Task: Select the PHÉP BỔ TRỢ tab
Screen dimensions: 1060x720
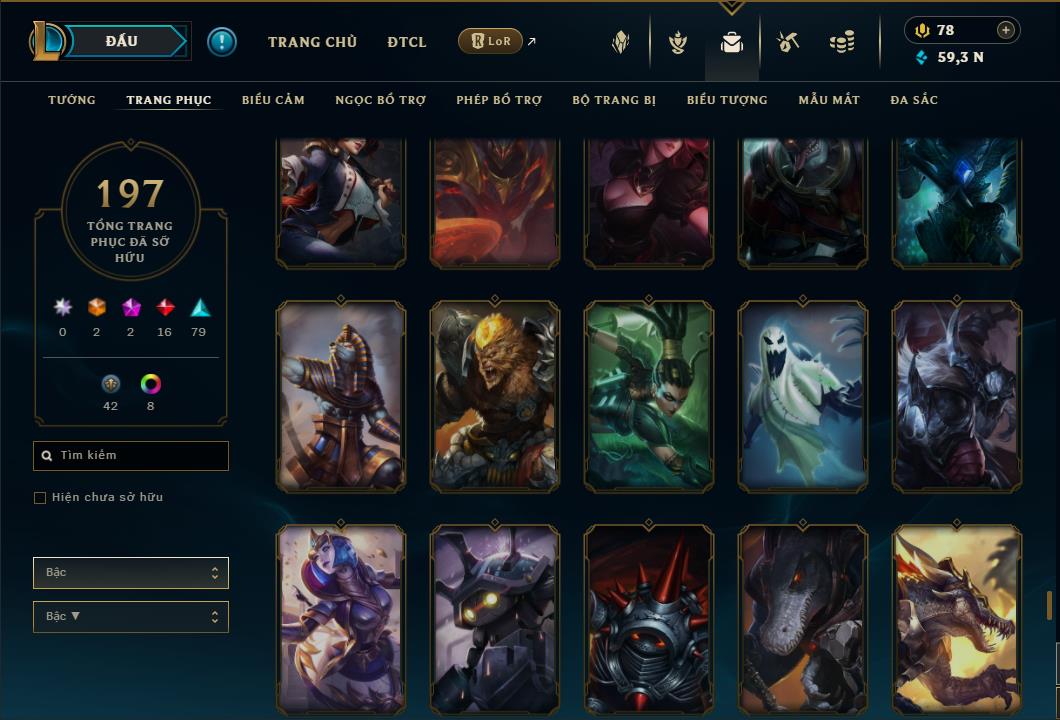Action: click(499, 100)
